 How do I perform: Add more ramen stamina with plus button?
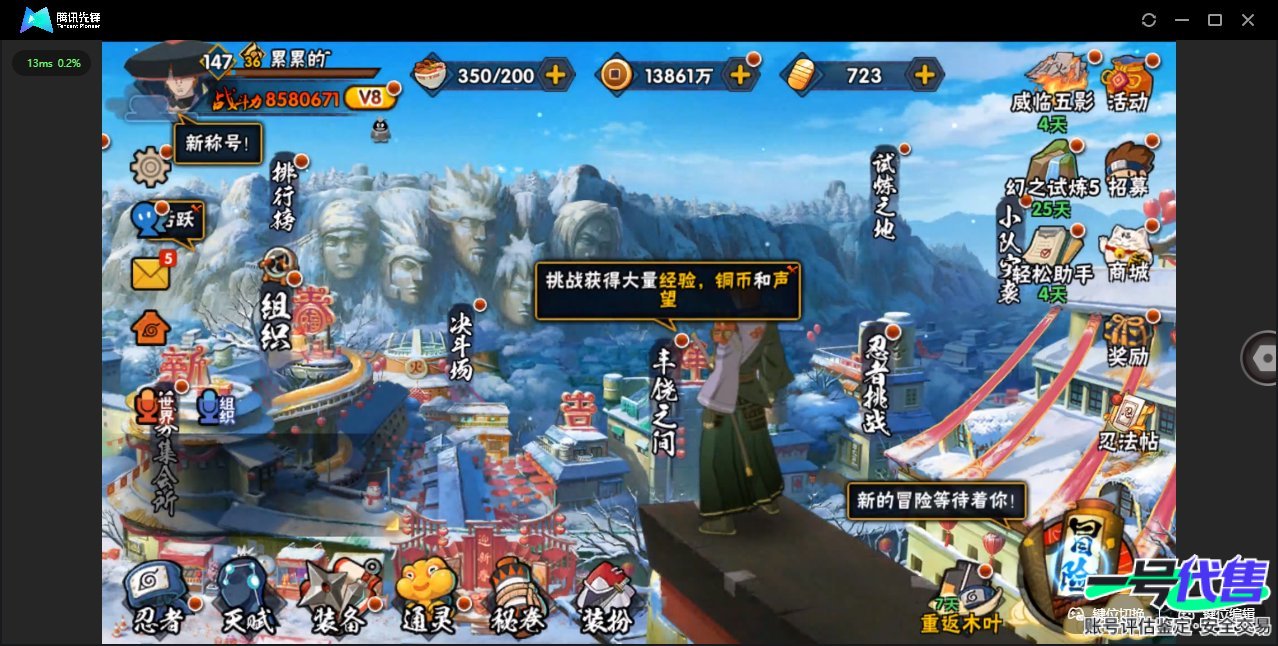(555, 75)
